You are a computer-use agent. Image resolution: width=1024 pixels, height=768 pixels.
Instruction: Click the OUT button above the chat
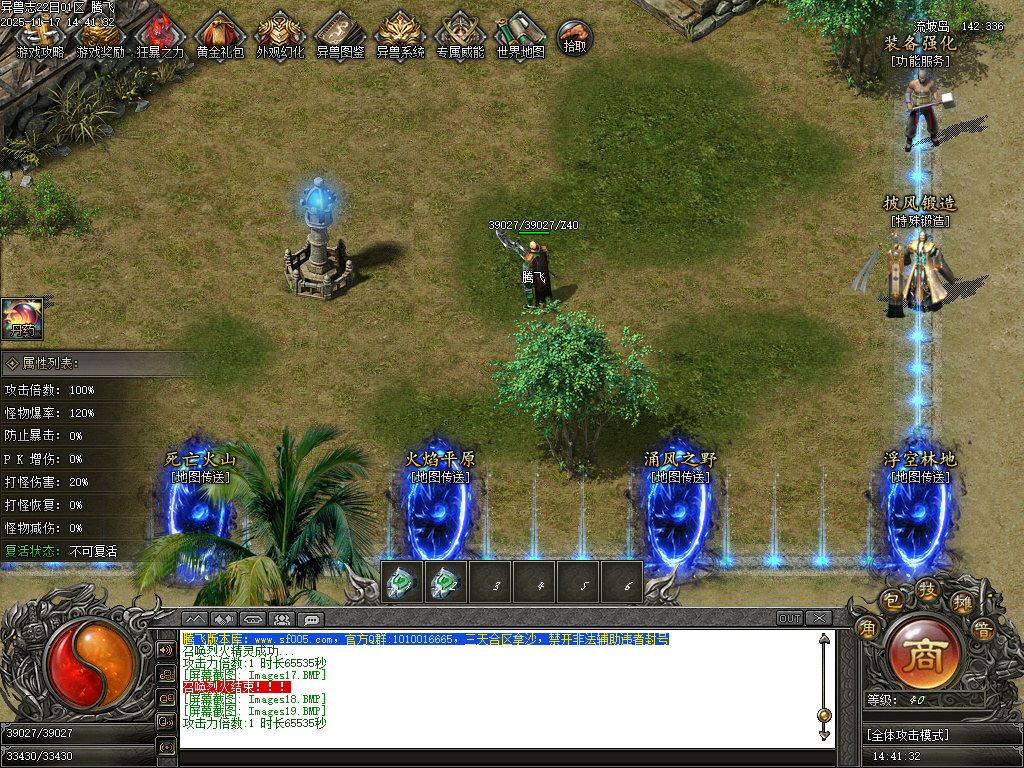coord(790,618)
